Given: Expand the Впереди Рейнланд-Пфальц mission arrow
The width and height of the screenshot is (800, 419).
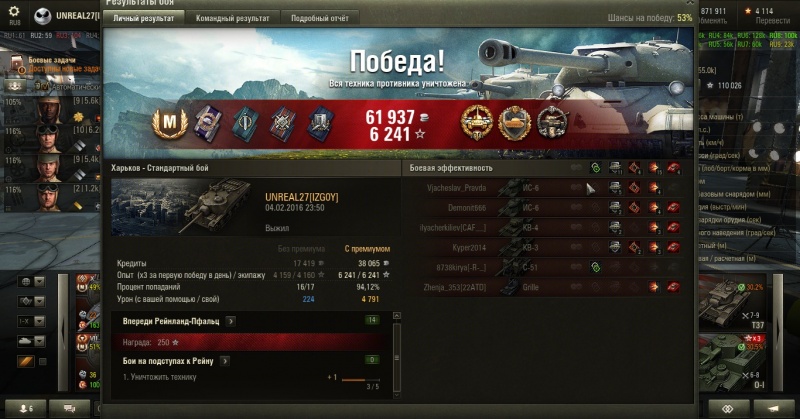Looking at the screenshot, I should click(231, 321).
